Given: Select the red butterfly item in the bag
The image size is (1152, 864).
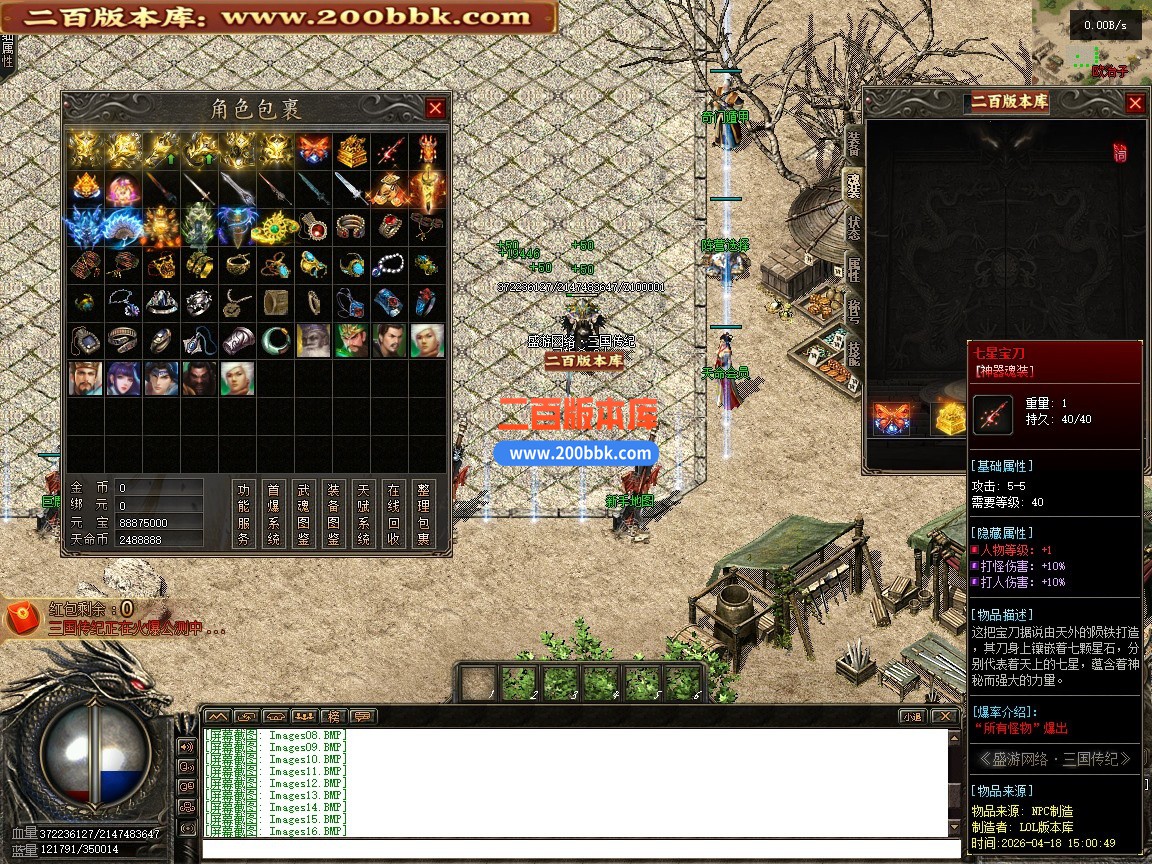Looking at the screenshot, I should coord(313,150).
